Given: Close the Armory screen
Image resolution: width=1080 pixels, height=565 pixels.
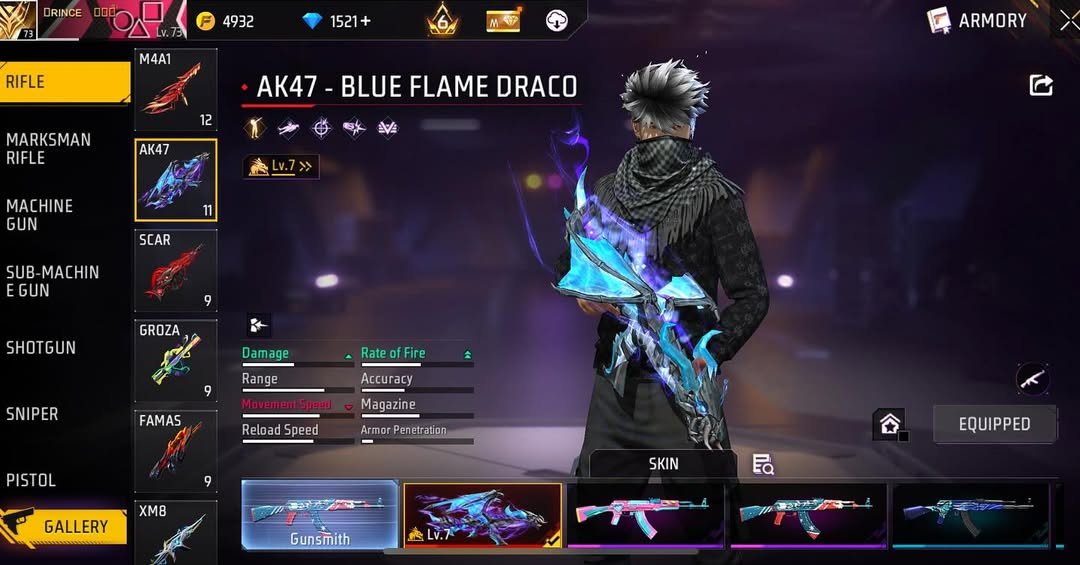Looking at the screenshot, I should [1068, 20].
